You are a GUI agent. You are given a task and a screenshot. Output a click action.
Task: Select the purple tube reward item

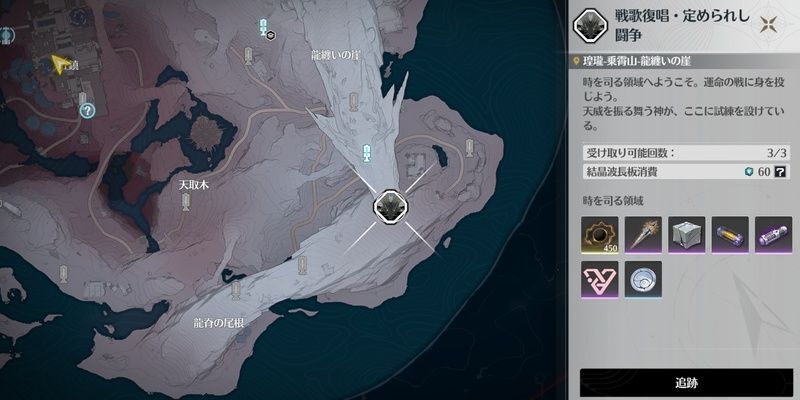pyautogui.click(x=773, y=236)
